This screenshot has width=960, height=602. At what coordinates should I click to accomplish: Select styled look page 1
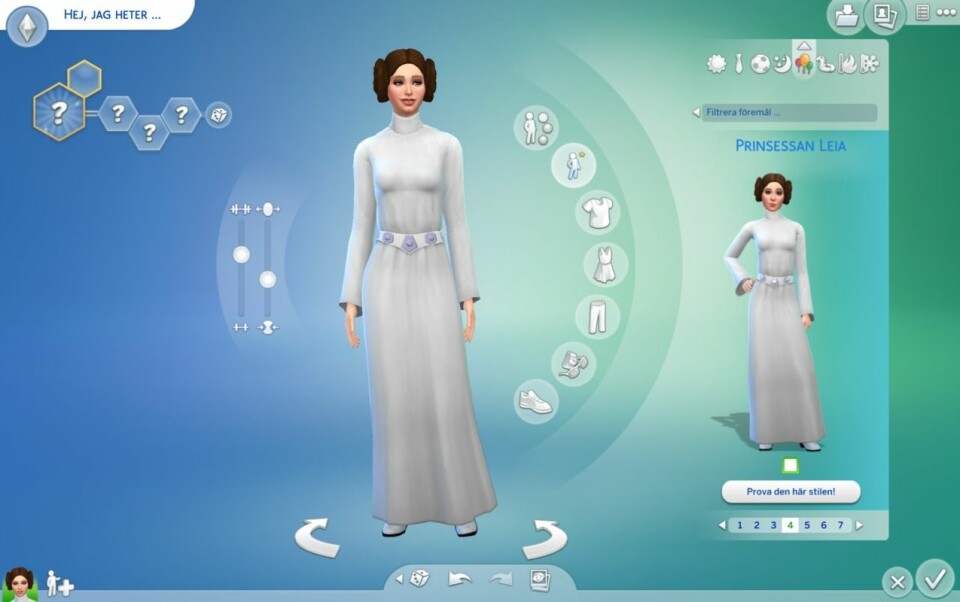click(x=739, y=525)
